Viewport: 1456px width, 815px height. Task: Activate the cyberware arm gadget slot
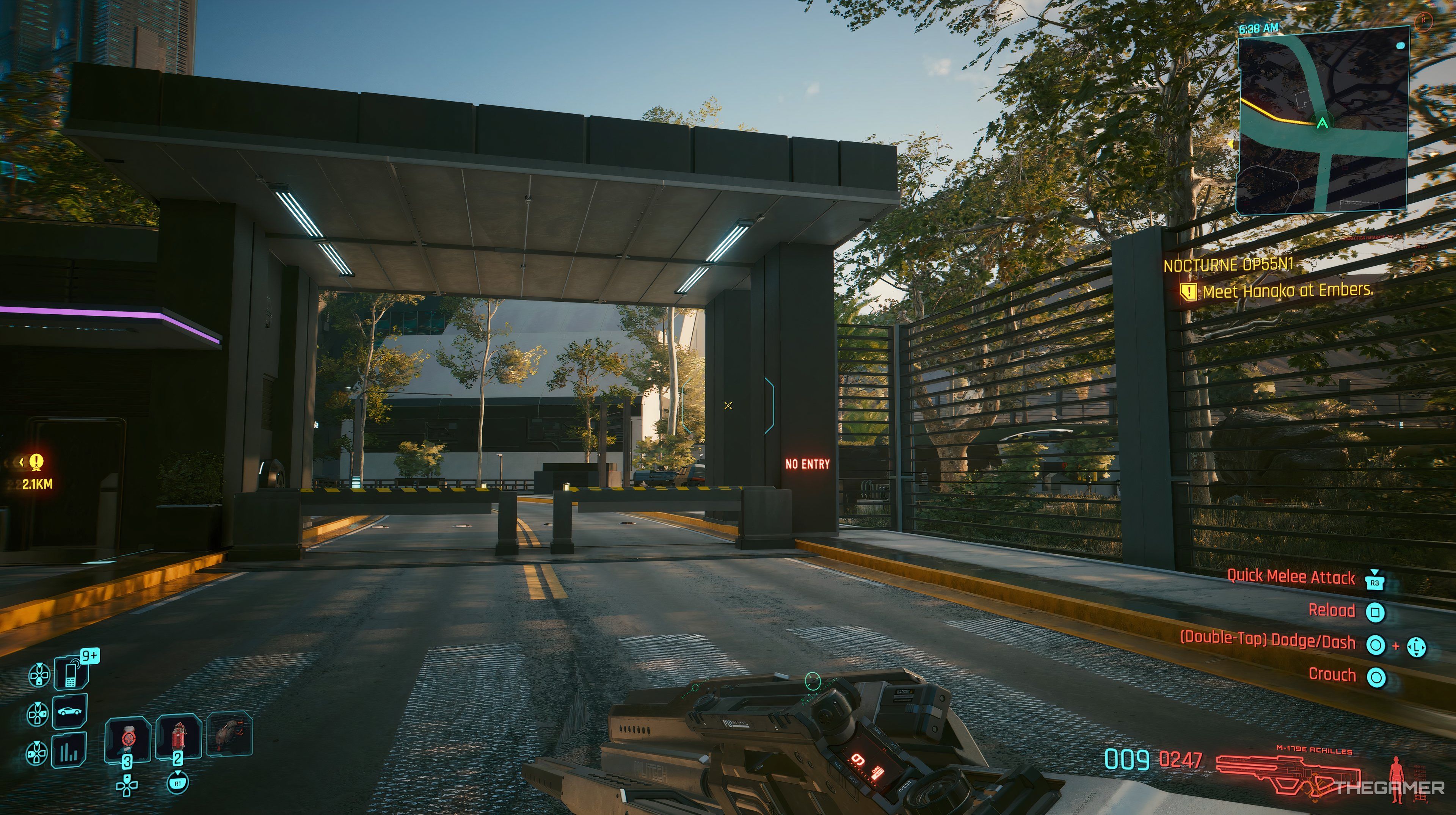(229, 733)
